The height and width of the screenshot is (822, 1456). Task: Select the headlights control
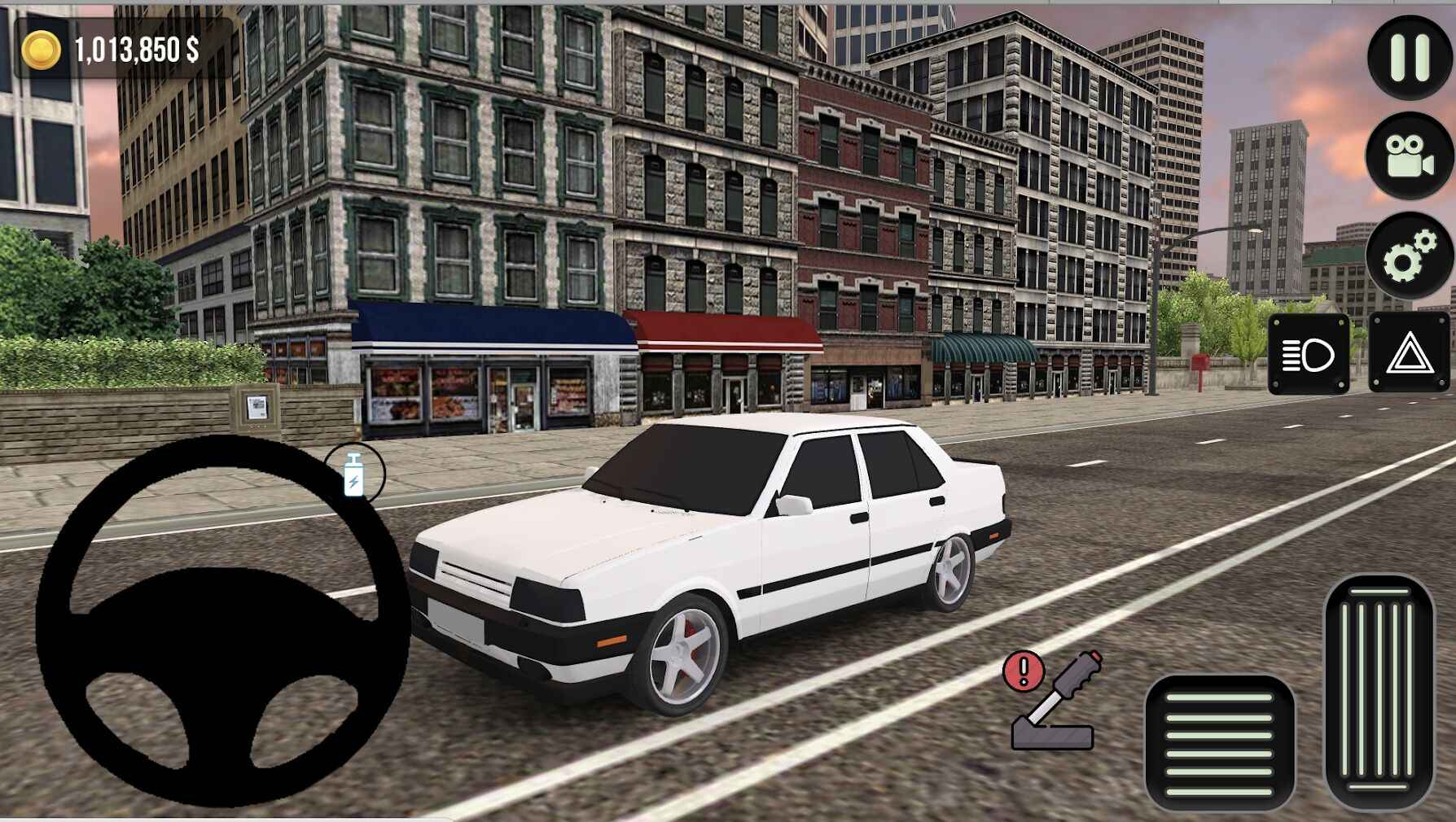click(x=1307, y=356)
